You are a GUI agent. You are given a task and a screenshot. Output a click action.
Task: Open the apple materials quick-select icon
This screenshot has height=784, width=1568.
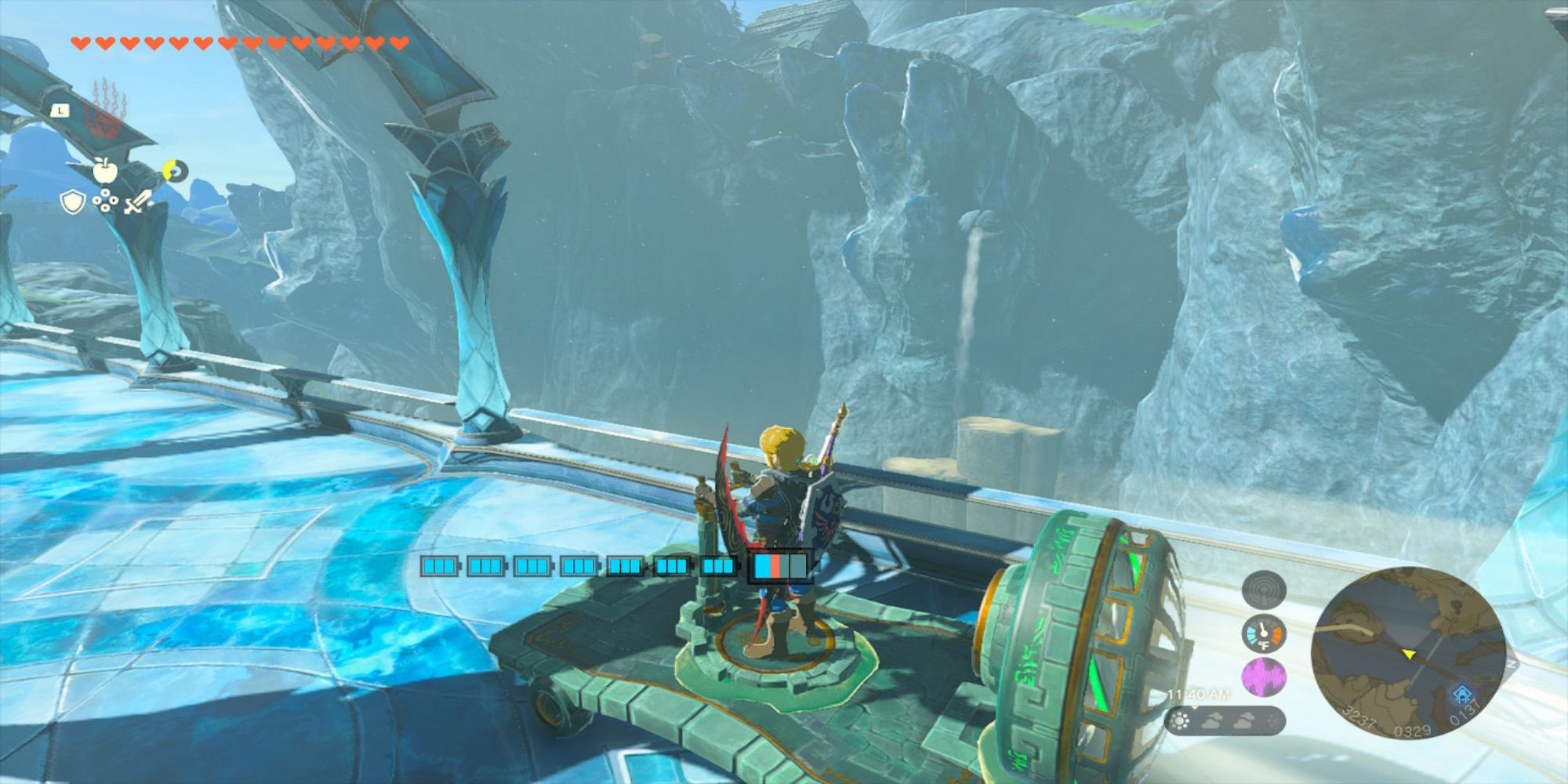click(103, 169)
